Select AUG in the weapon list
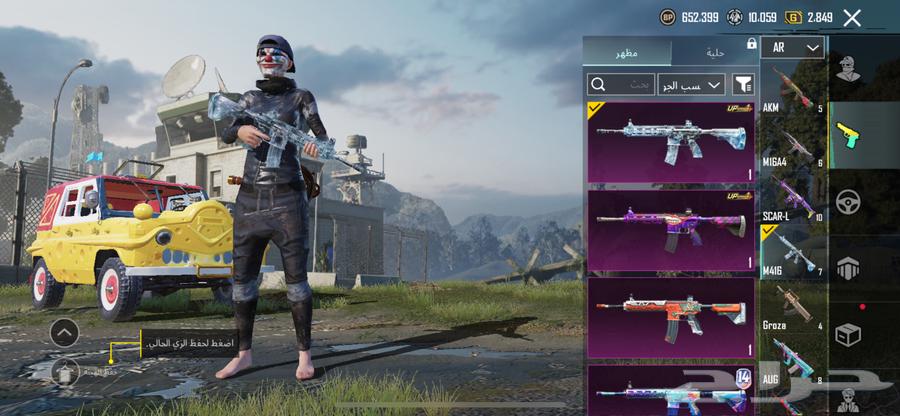900x416 pixels. [x=792, y=361]
